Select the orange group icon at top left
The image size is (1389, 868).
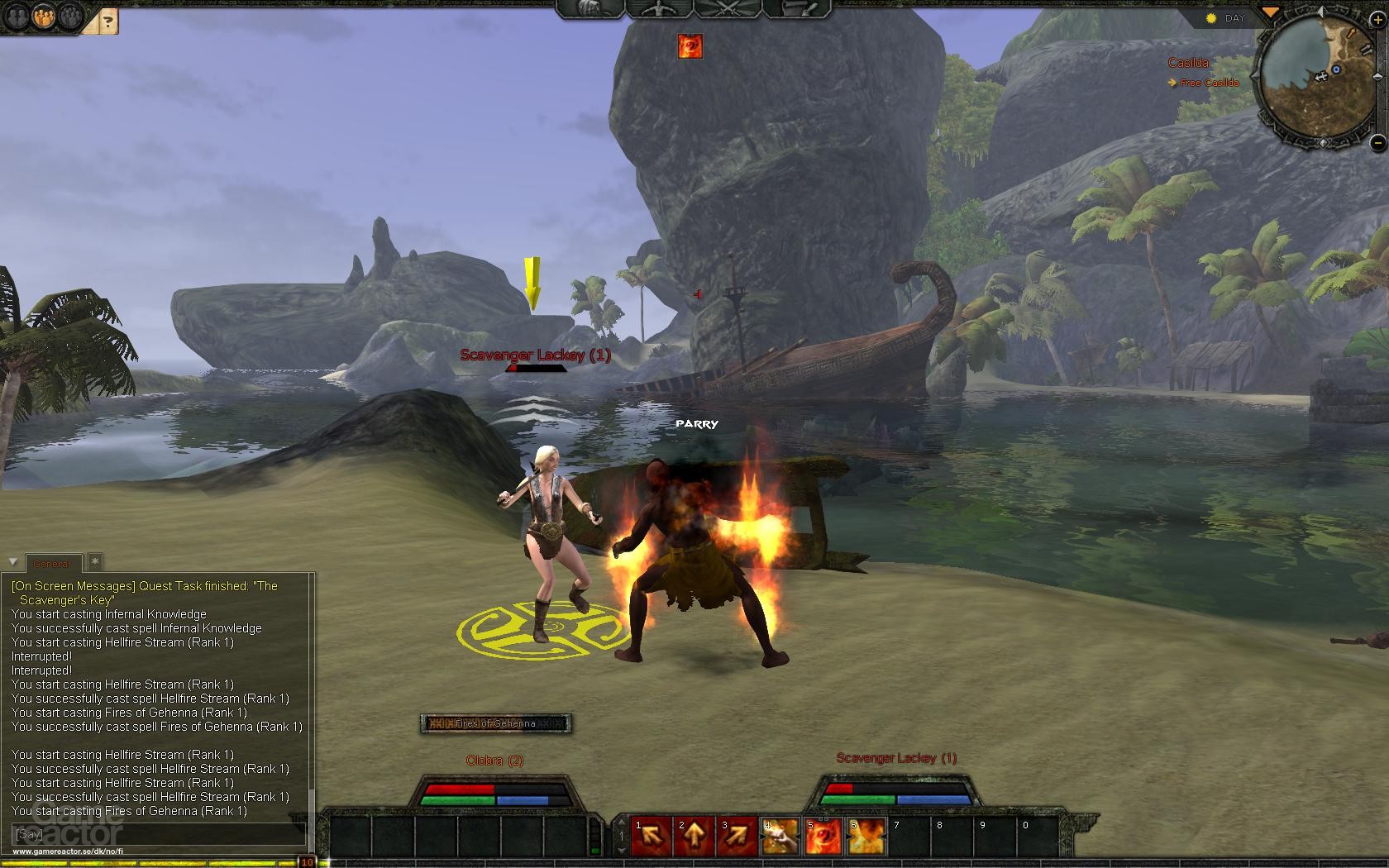45,17
